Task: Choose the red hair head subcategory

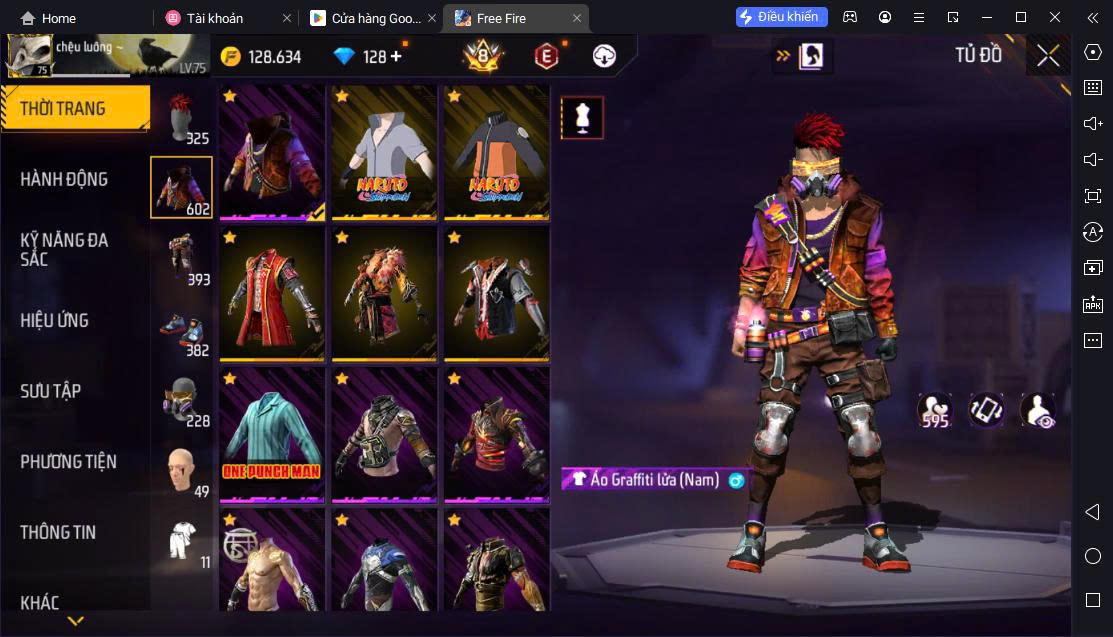Action: [181, 117]
